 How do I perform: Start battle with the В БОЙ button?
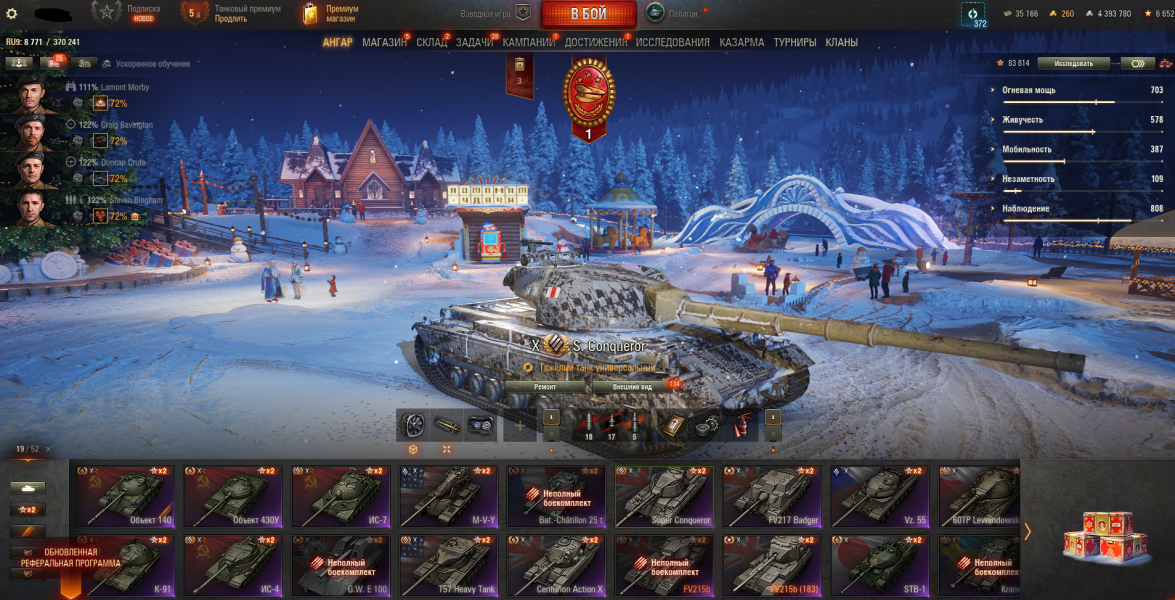click(588, 14)
